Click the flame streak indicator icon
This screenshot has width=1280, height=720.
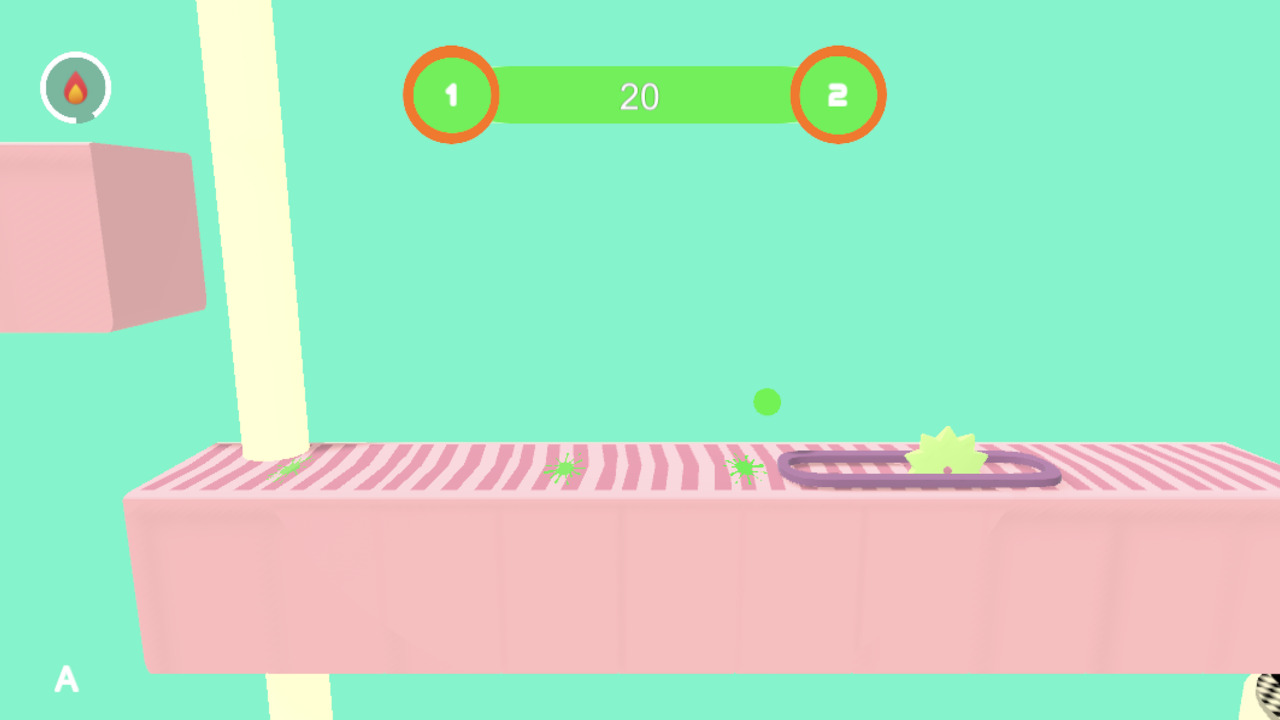pos(75,87)
